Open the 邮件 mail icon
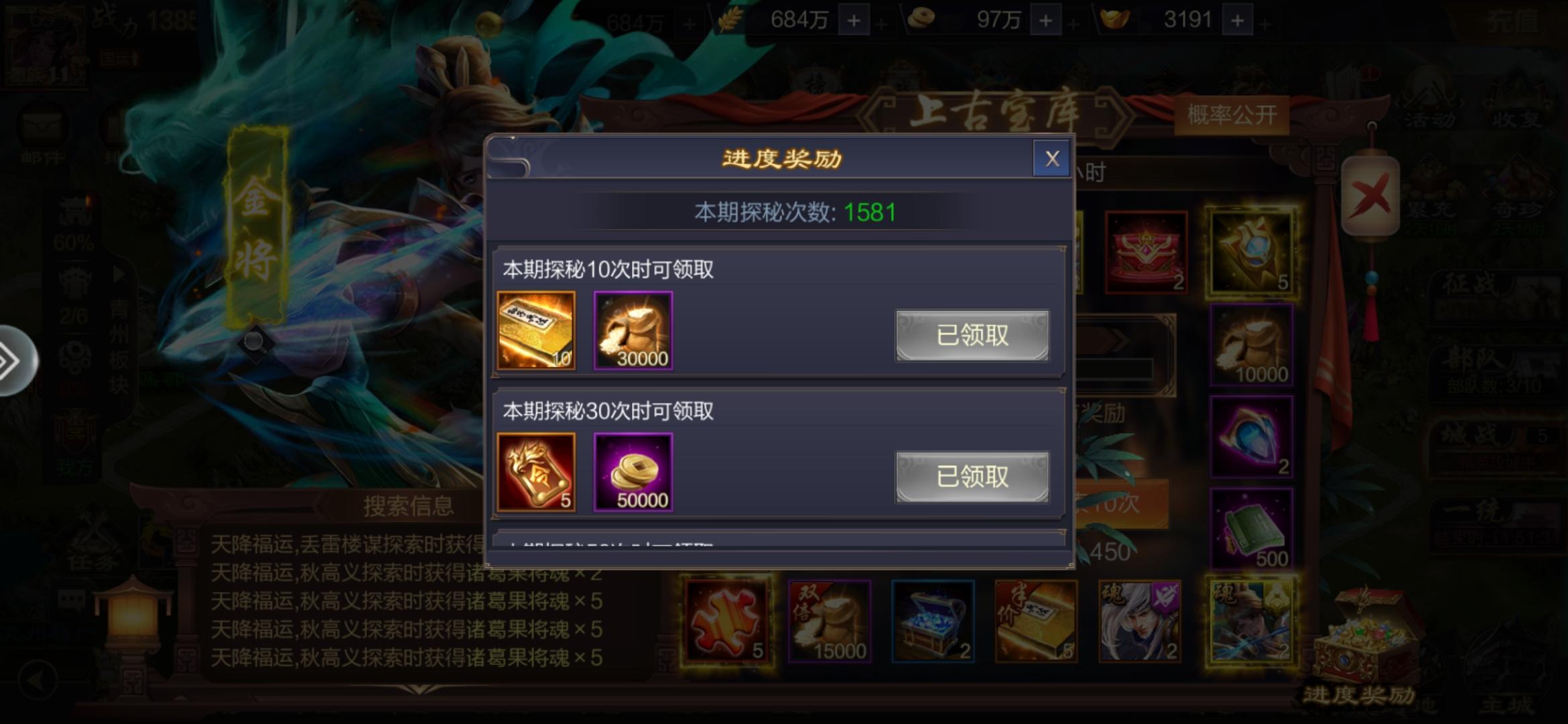This screenshot has height=724, width=1568. tap(44, 123)
